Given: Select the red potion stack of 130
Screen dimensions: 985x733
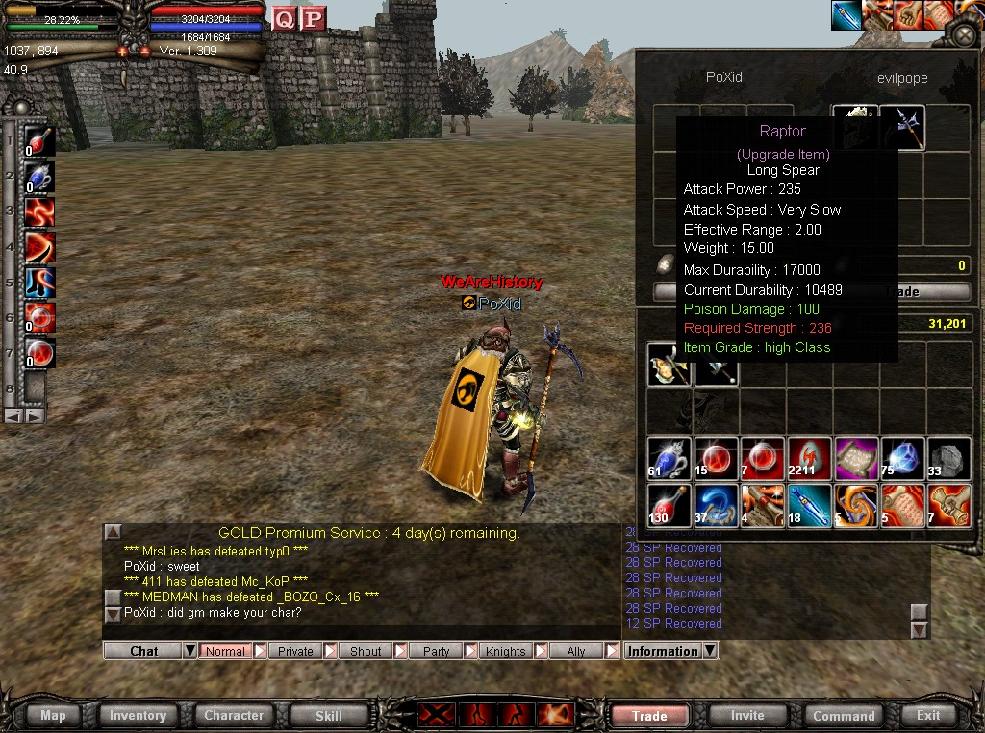Looking at the screenshot, I should [668, 505].
